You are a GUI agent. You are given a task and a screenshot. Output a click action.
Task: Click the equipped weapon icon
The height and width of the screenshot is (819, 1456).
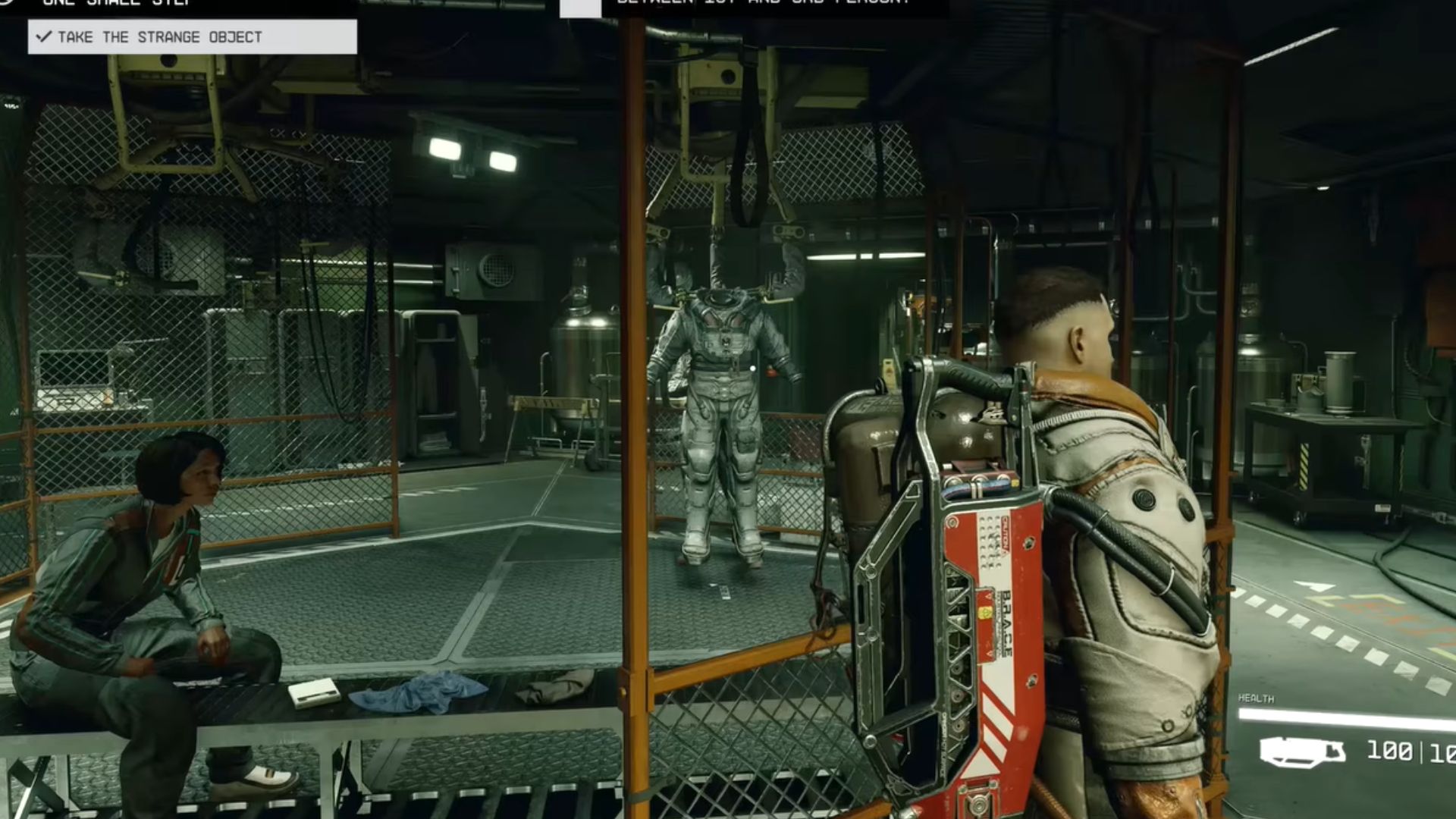[1302, 752]
